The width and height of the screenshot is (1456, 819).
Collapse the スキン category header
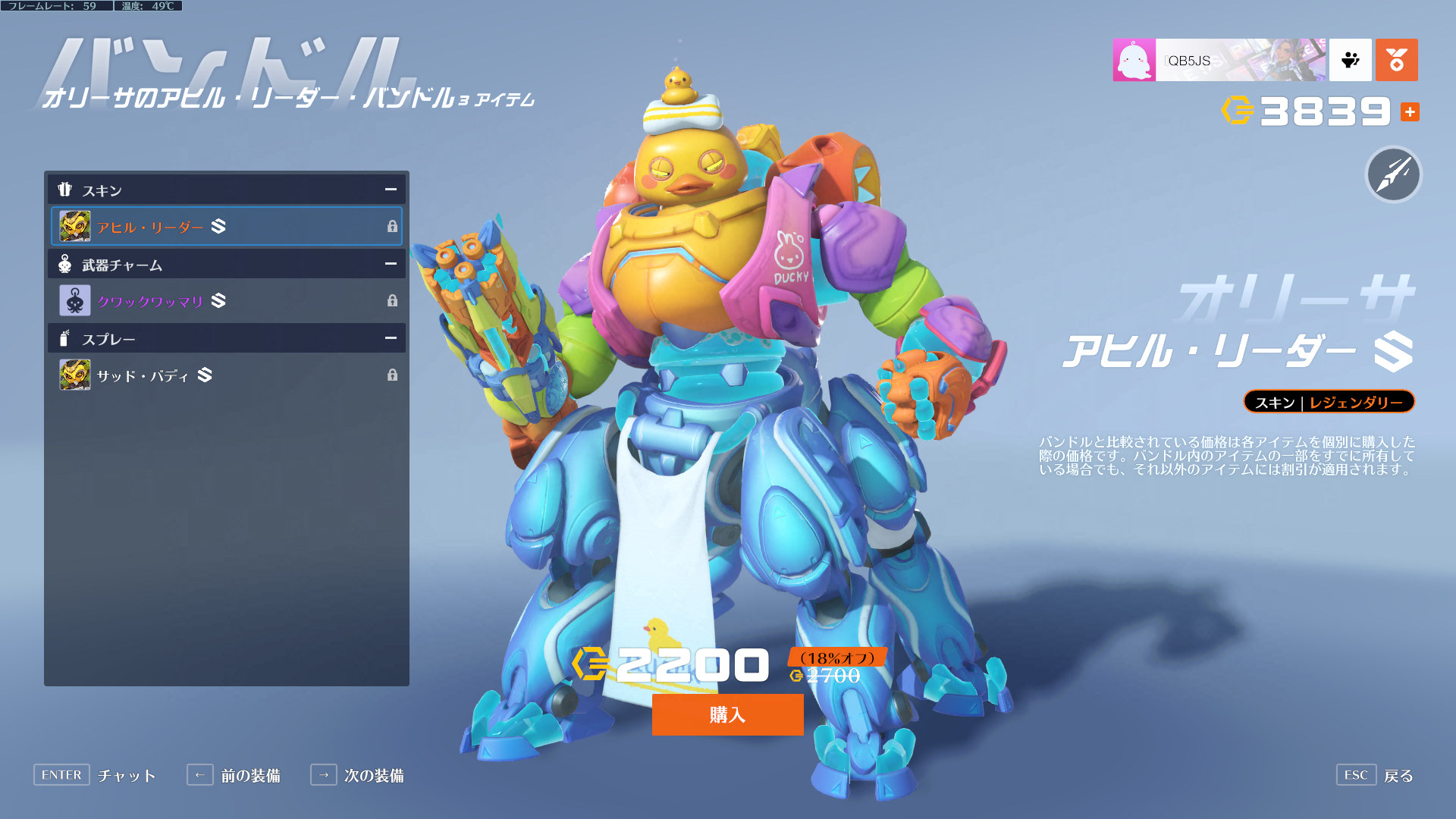(390, 190)
